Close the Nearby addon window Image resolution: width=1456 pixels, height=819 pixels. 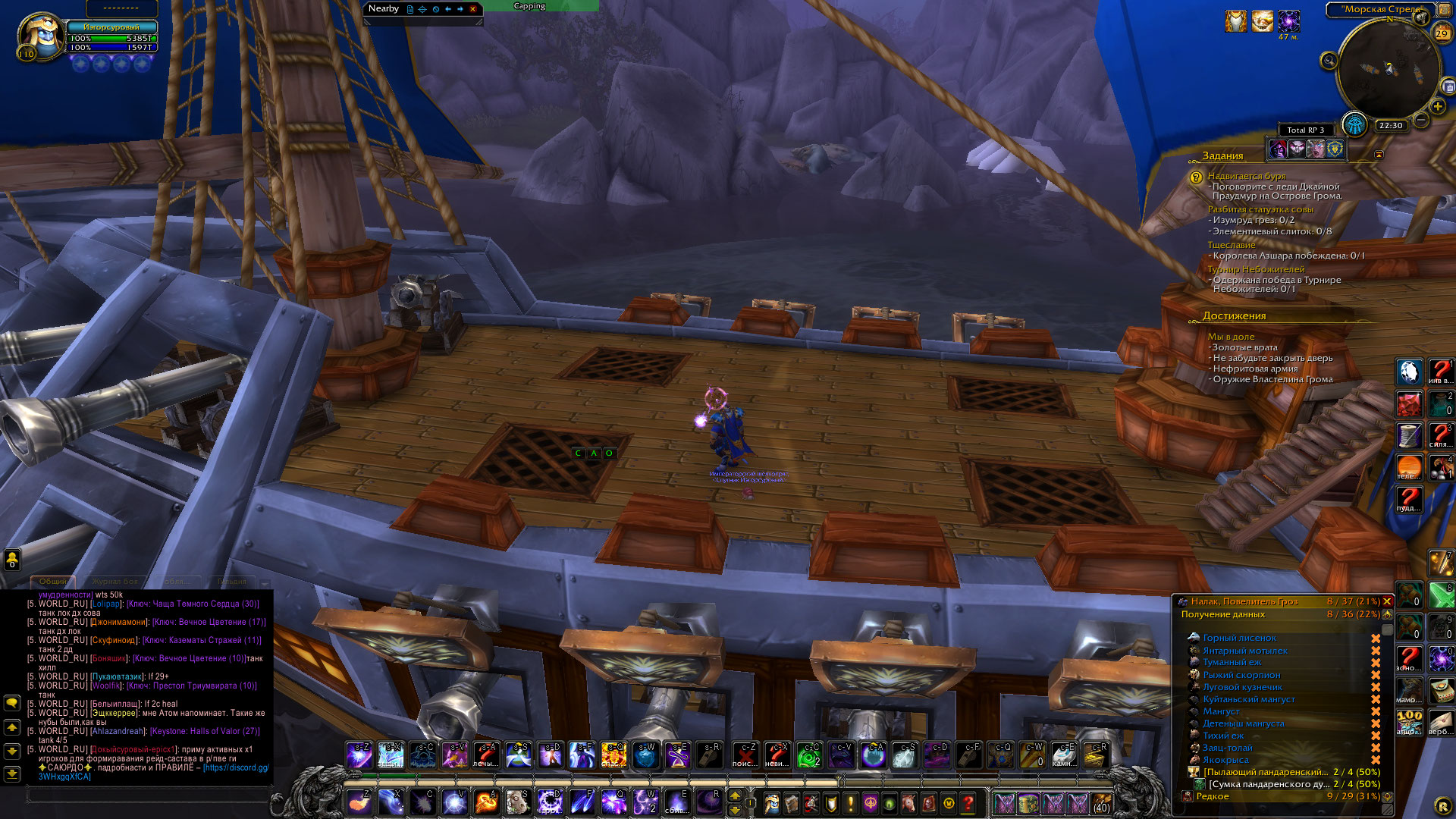coord(473,9)
